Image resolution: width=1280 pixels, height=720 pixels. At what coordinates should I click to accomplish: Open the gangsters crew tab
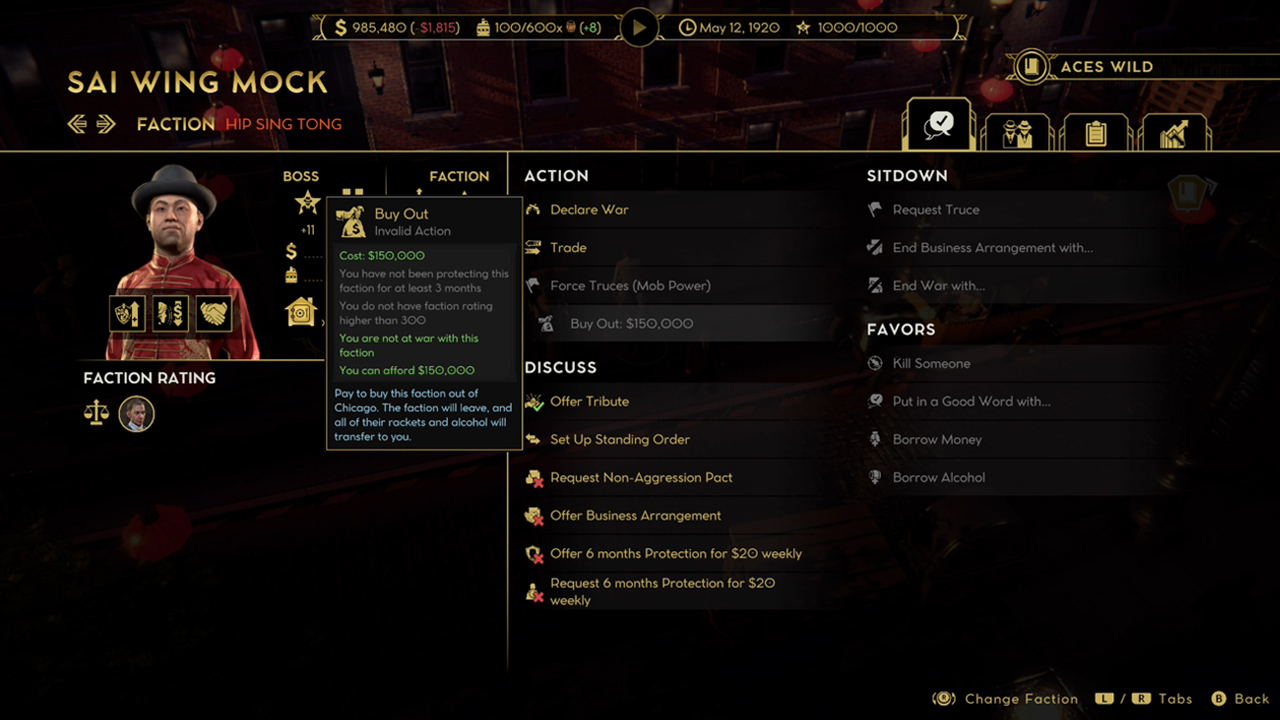(1017, 131)
